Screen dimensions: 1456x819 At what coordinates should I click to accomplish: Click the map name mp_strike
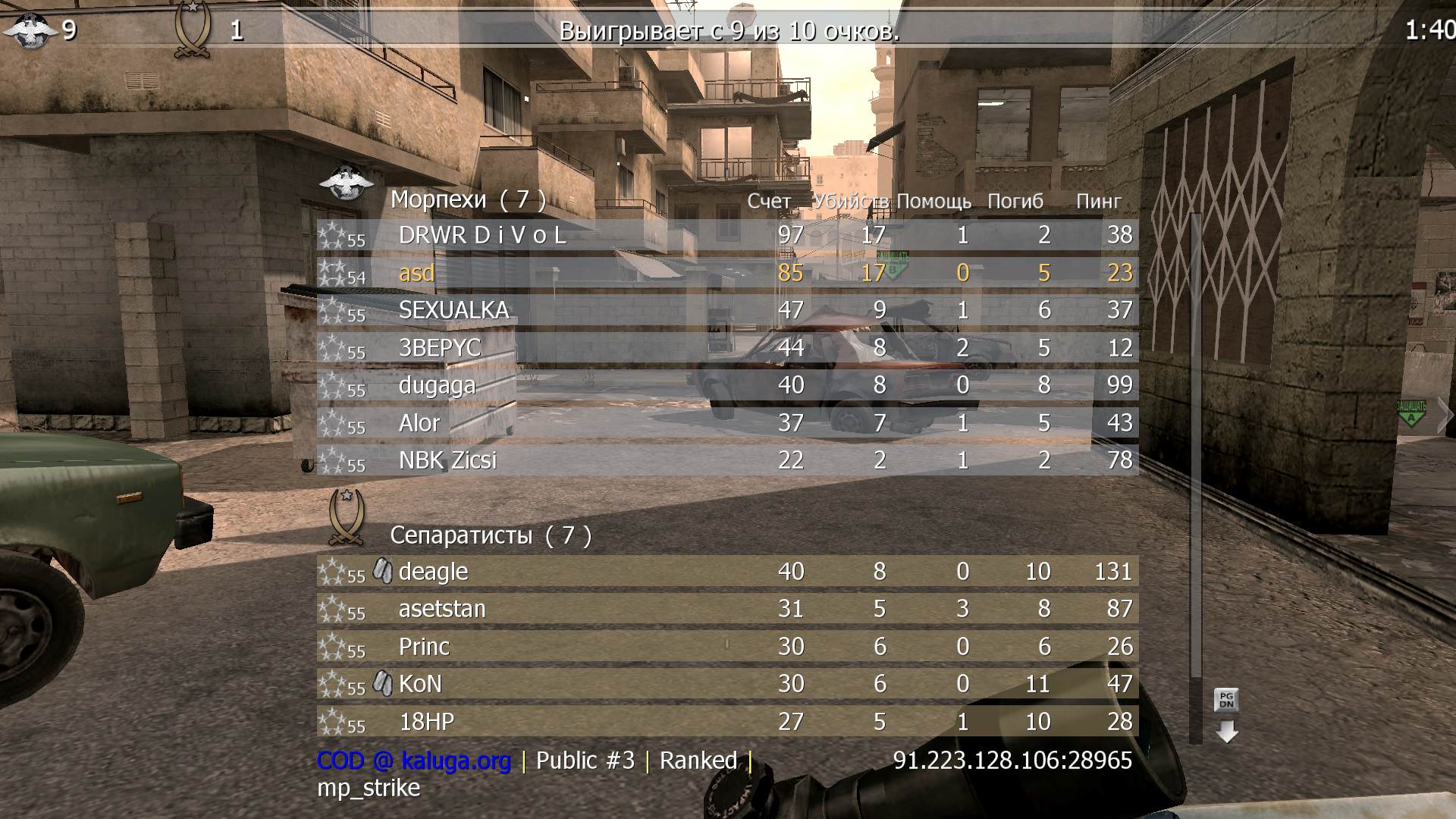coord(368,788)
